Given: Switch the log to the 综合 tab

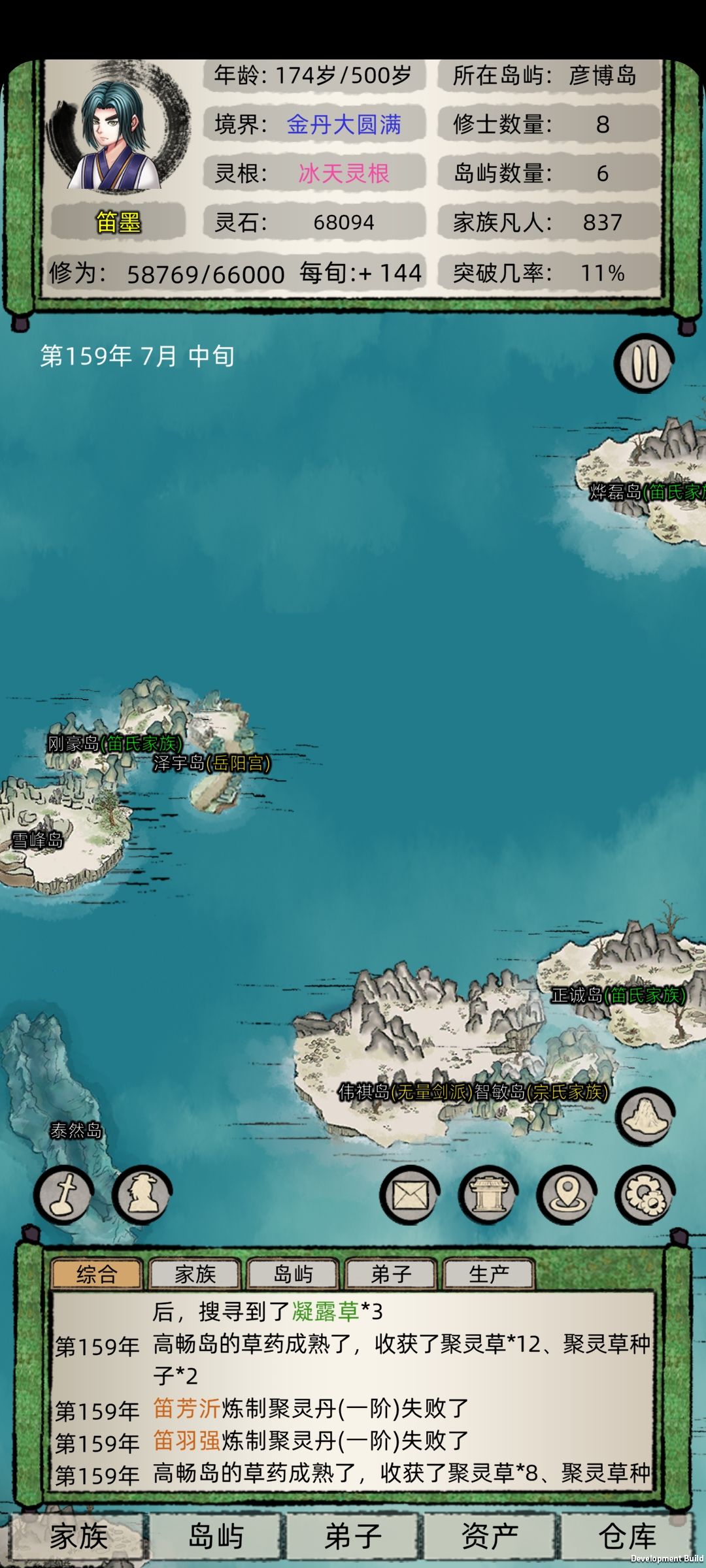Looking at the screenshot, I should [x=97, y=1274].
